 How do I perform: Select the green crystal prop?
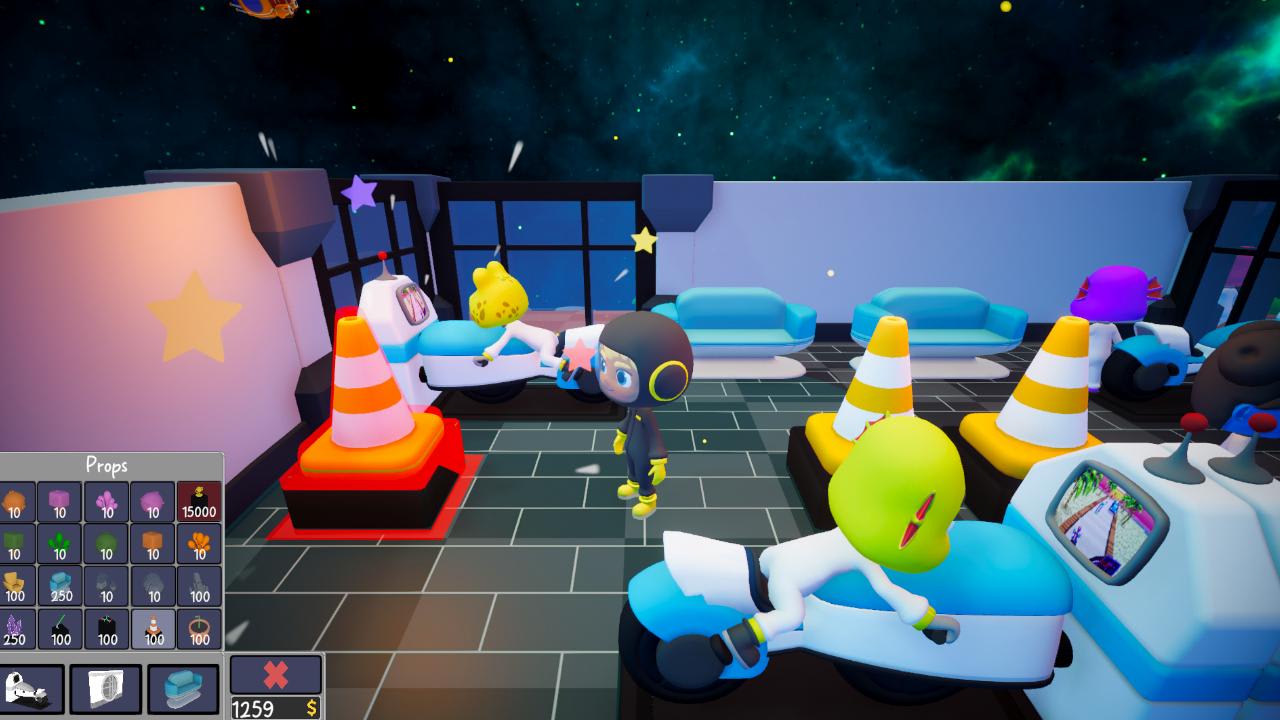[58, 543]
